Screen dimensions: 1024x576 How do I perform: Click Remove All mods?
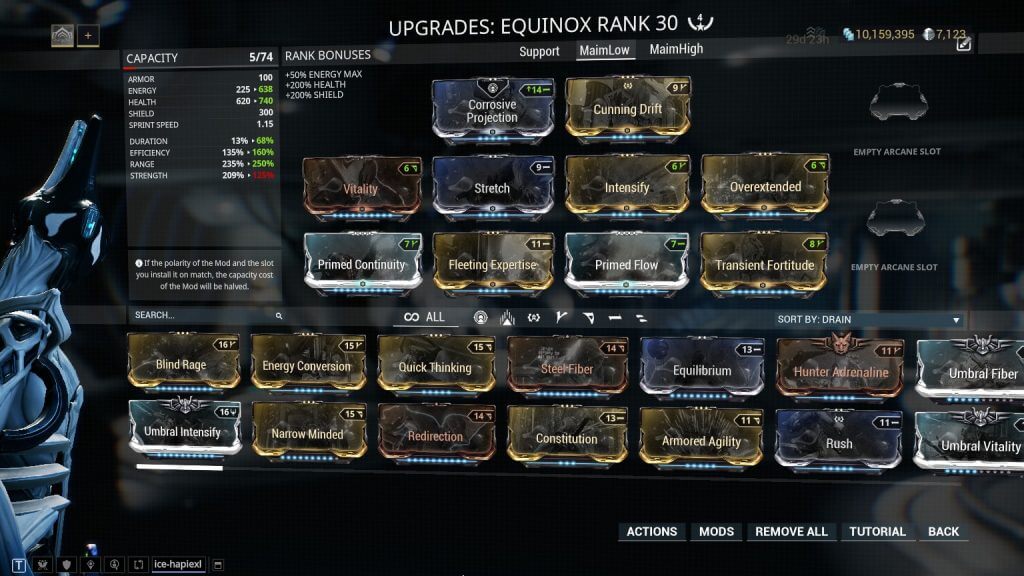point(791,532)
